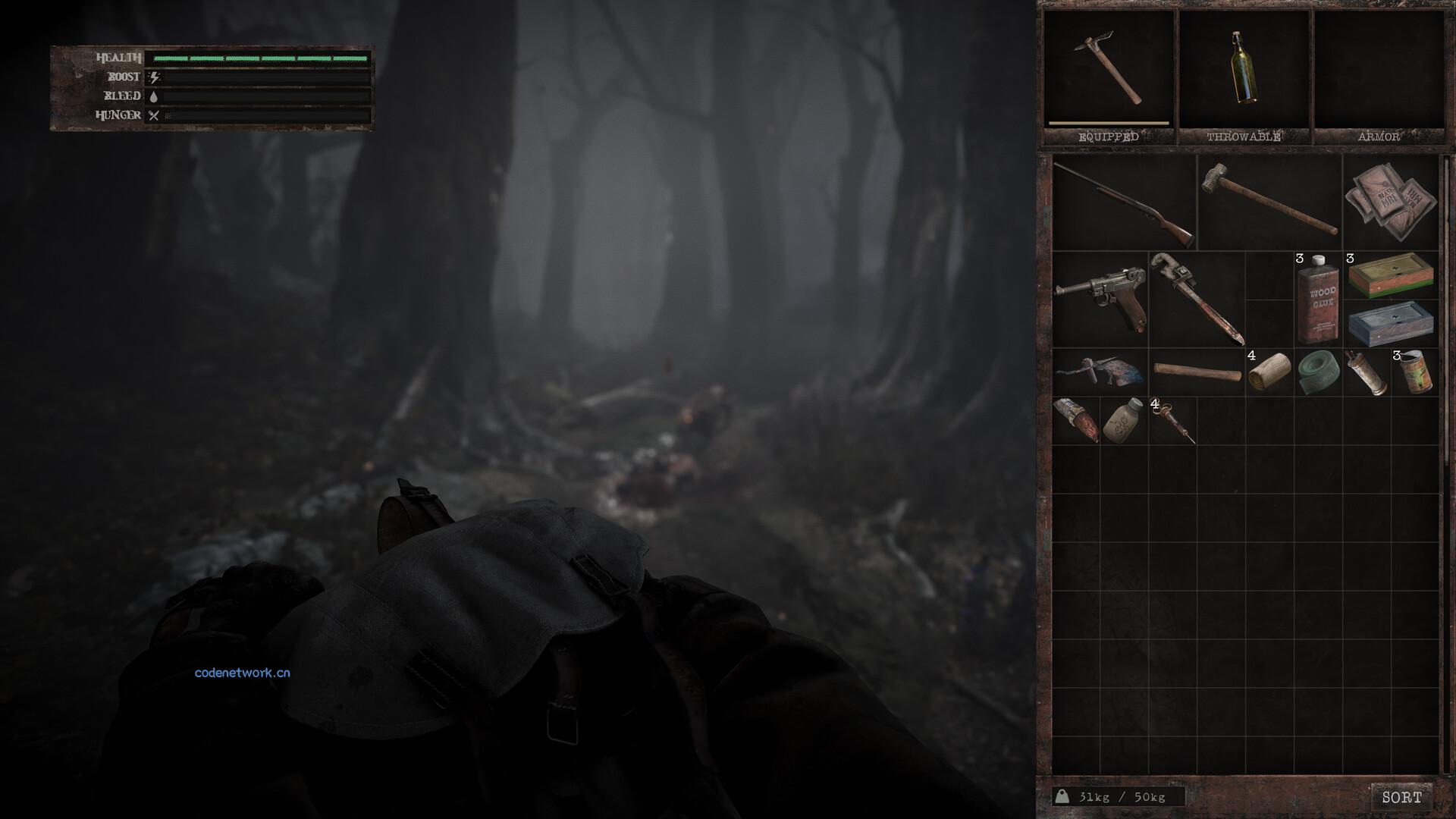Viewport: 1456px width, 819px height.
Task: Pick the opened tin can stack
Action: pos(1415,372)
